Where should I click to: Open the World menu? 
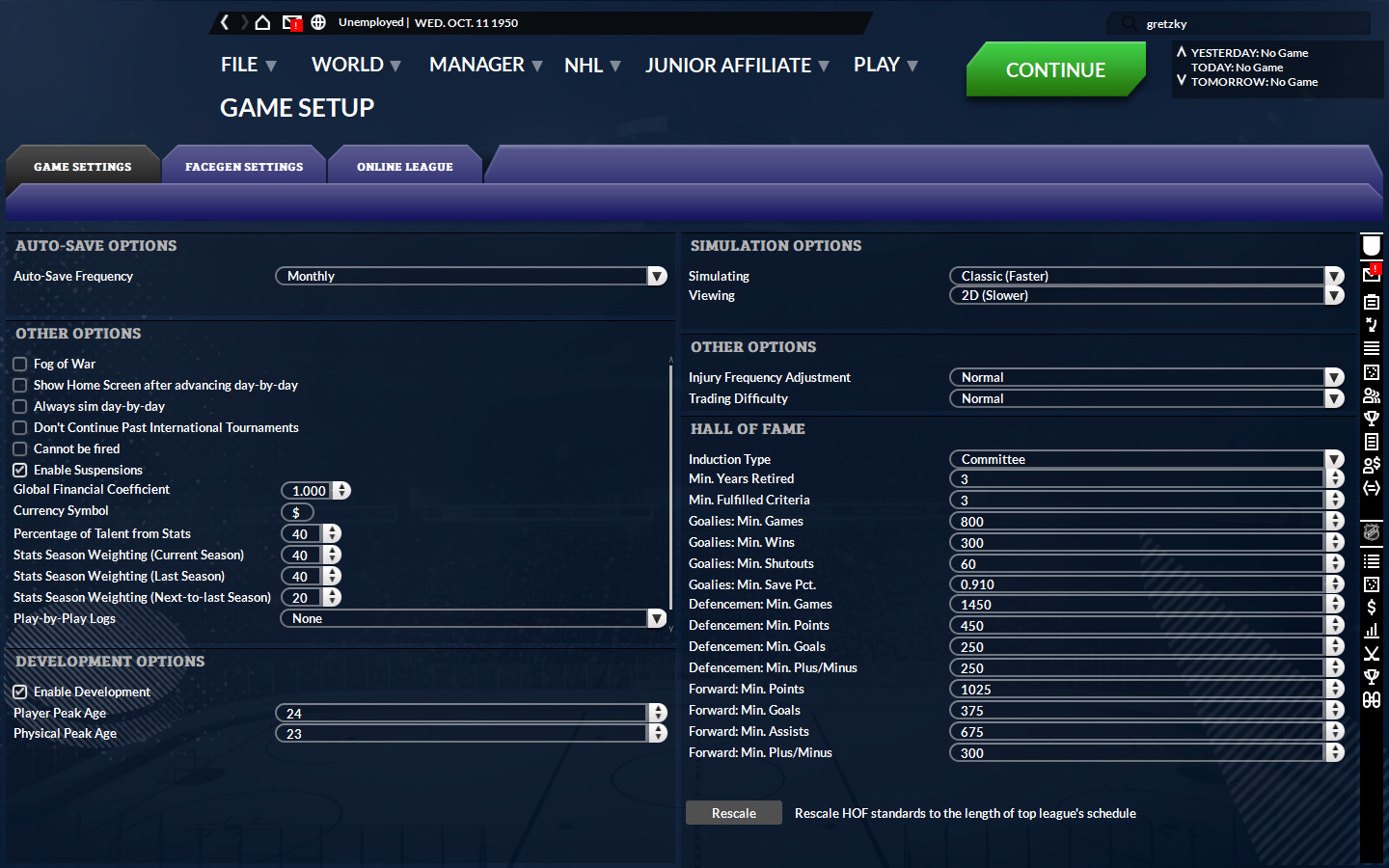346,65
